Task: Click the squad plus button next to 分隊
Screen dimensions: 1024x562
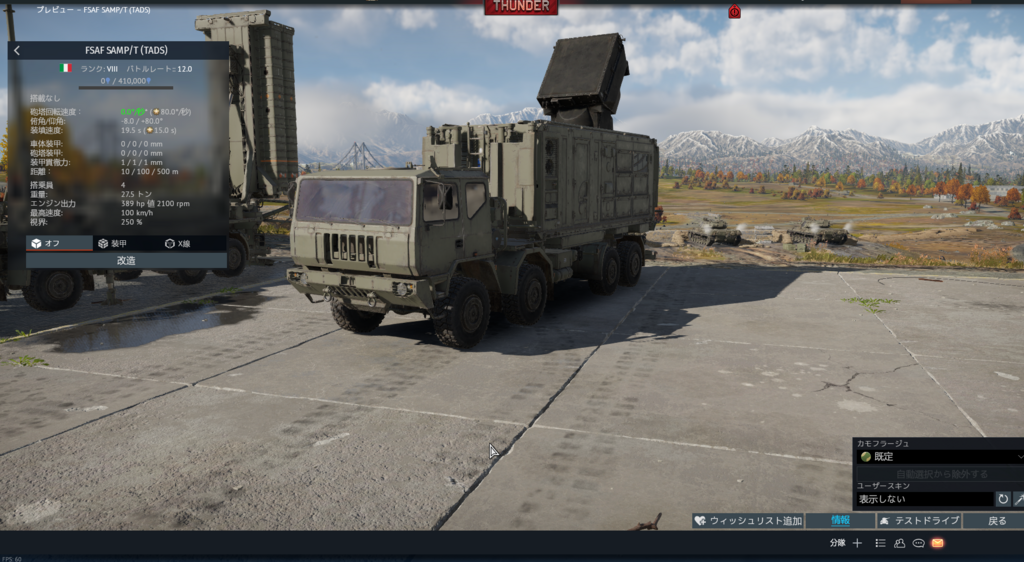Action: point(857,543)
